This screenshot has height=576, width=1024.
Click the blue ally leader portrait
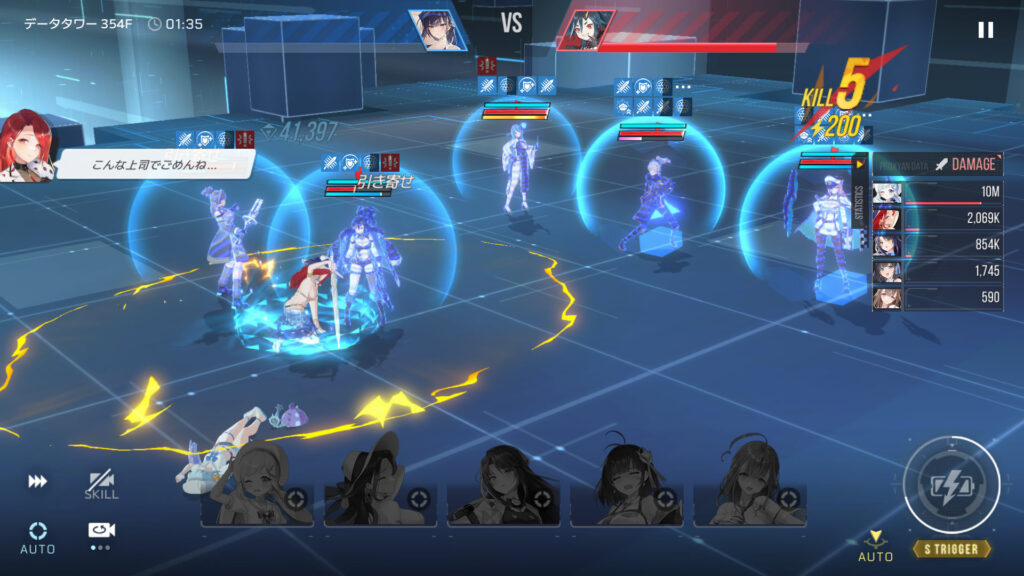pos(436,30)
